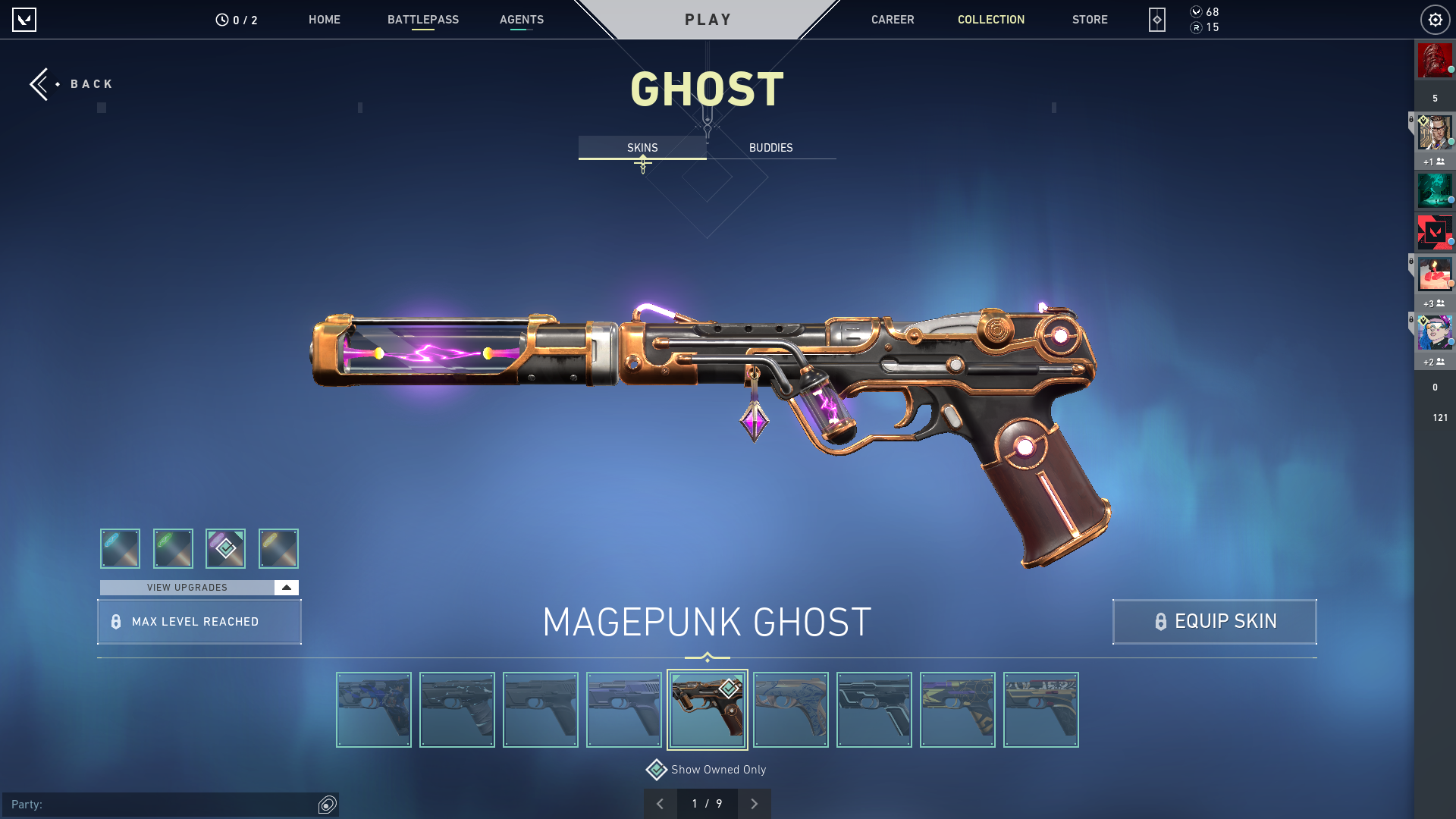Open the notifications icon beside the store
Screen dimensions: 1456x819
pos(1156,20)
